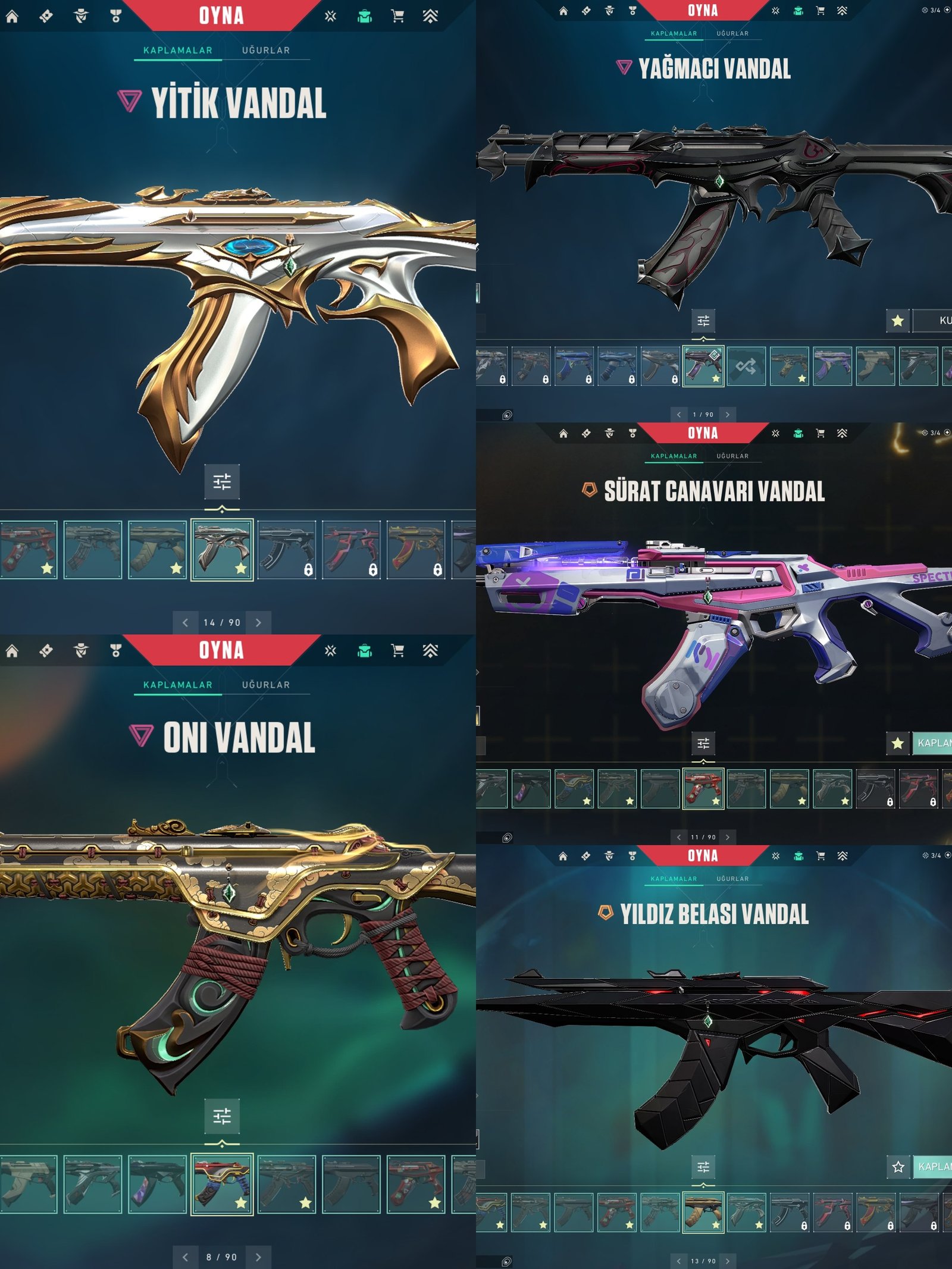Click OYNA above the Yitik Vandal title

(221, 16)
